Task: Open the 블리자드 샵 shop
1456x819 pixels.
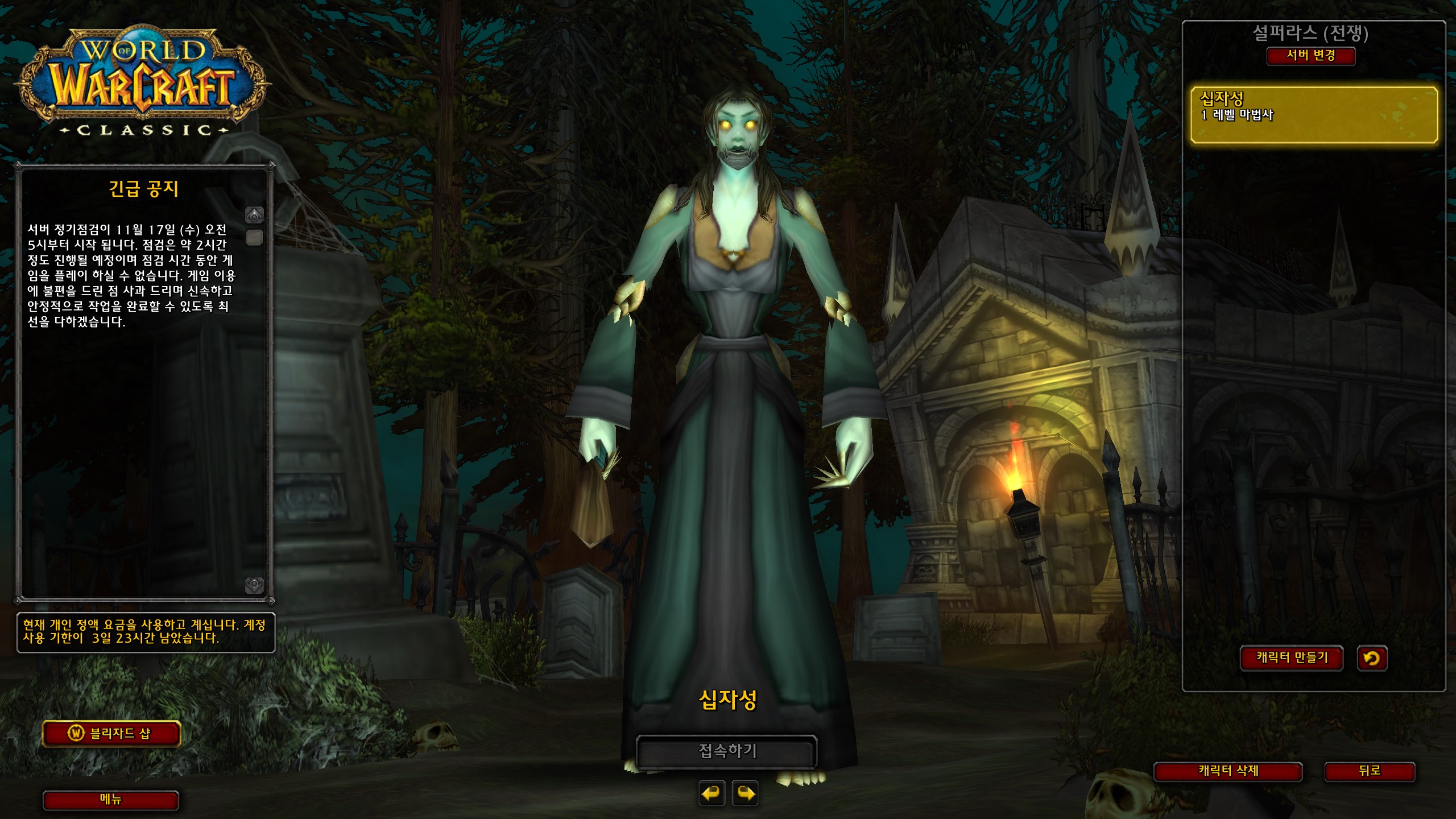Action: pos(111,734)
